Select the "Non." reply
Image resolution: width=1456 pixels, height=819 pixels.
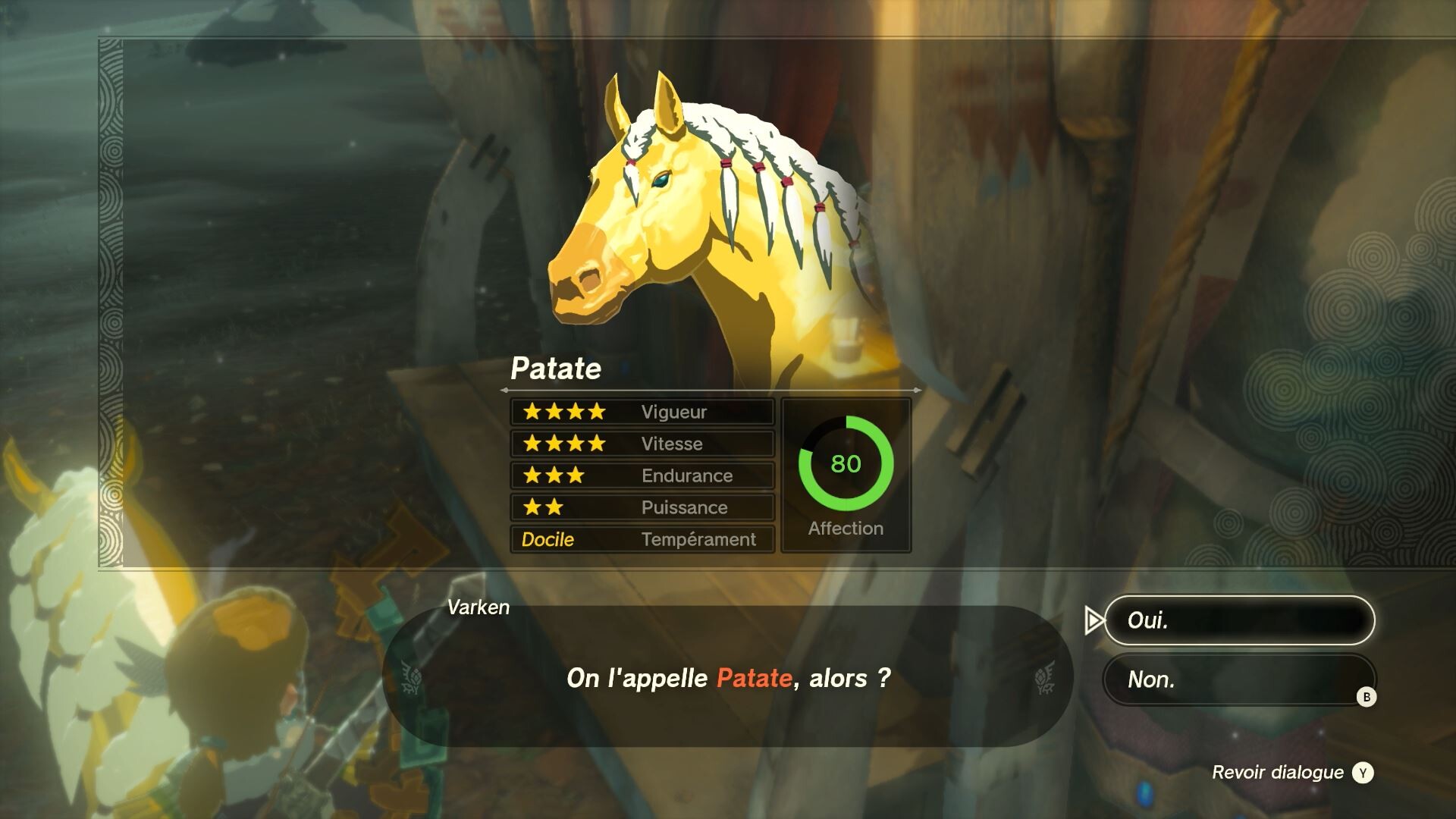tap(1238, 679)
